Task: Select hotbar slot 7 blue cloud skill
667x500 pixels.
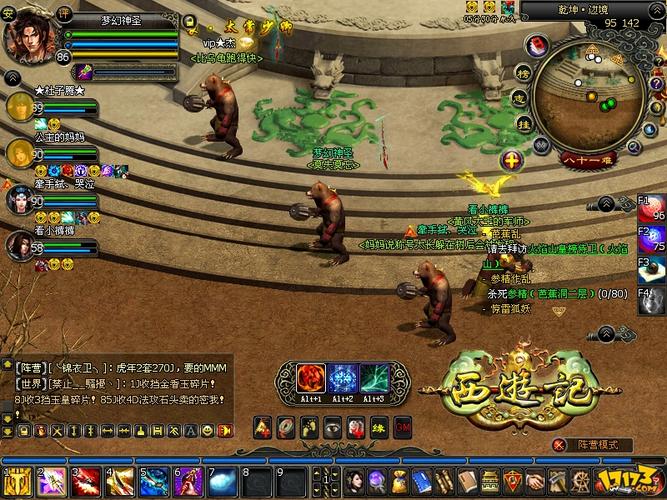Action: tap(221, 483)
